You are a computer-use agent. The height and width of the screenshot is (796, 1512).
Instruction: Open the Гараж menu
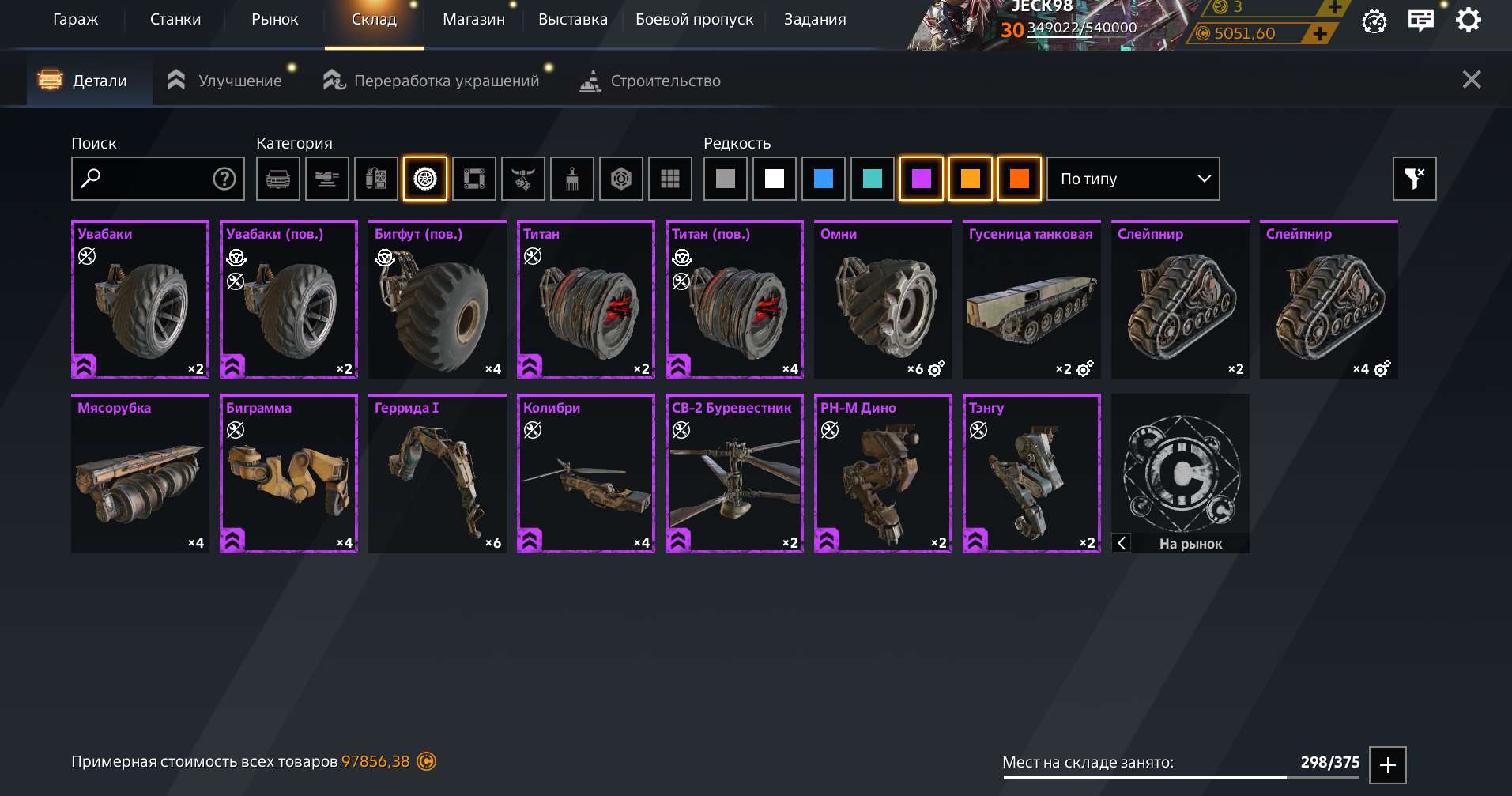click(76, 20)
